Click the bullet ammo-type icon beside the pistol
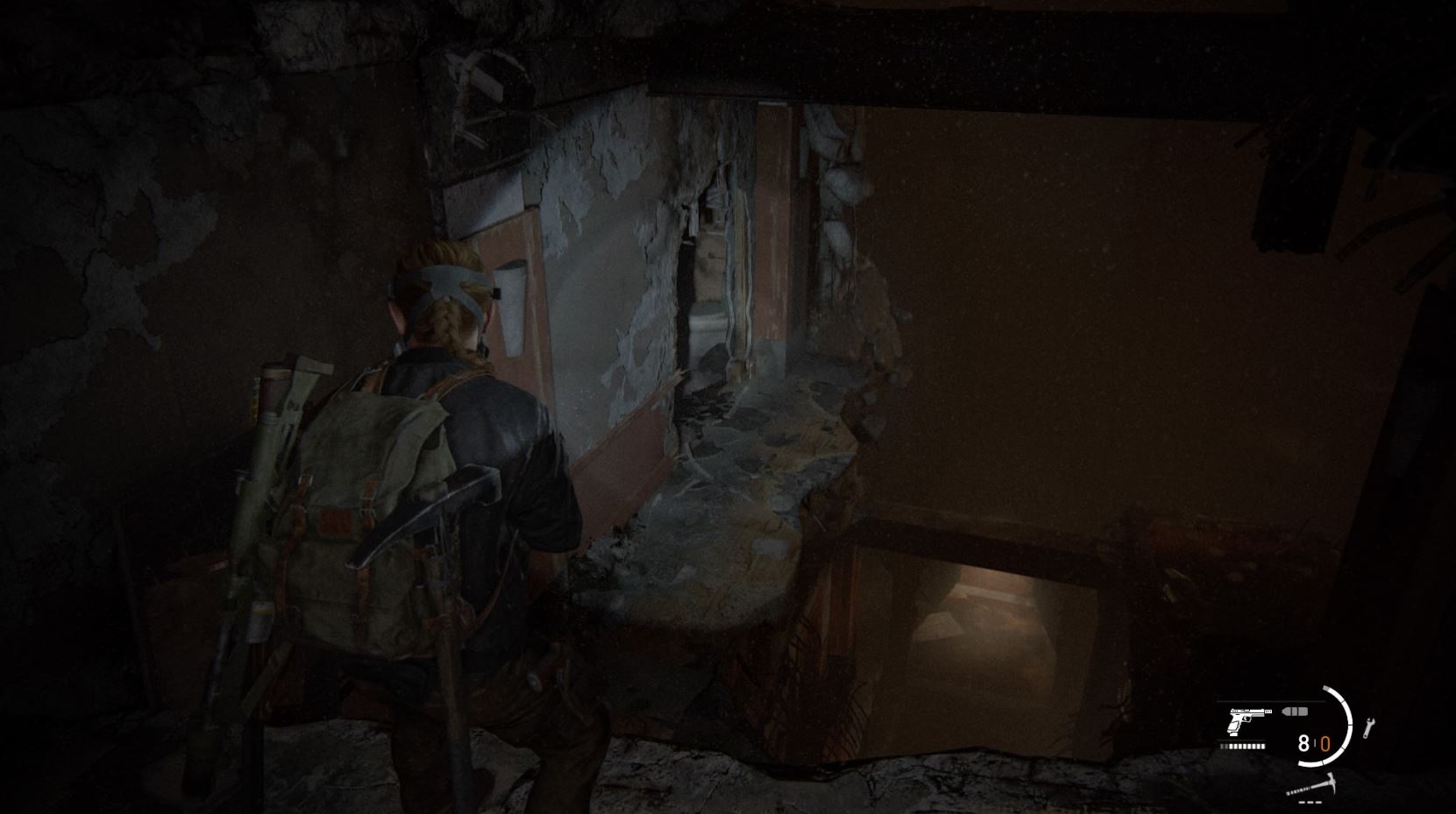 pyautogui.click(x=1294, y=711)
